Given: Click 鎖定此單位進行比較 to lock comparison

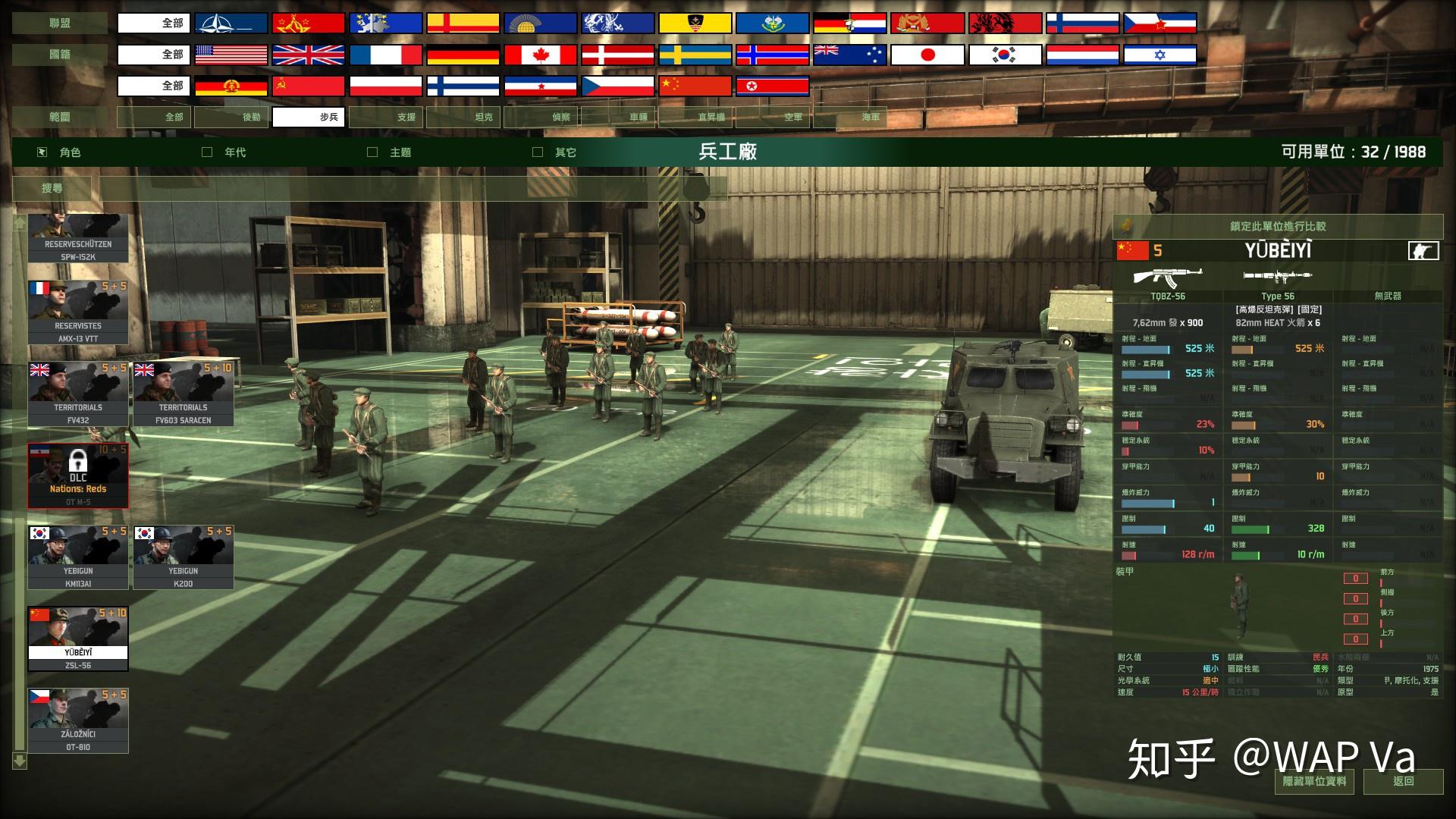Looking at the screenshot, I should pos(1276,226).
